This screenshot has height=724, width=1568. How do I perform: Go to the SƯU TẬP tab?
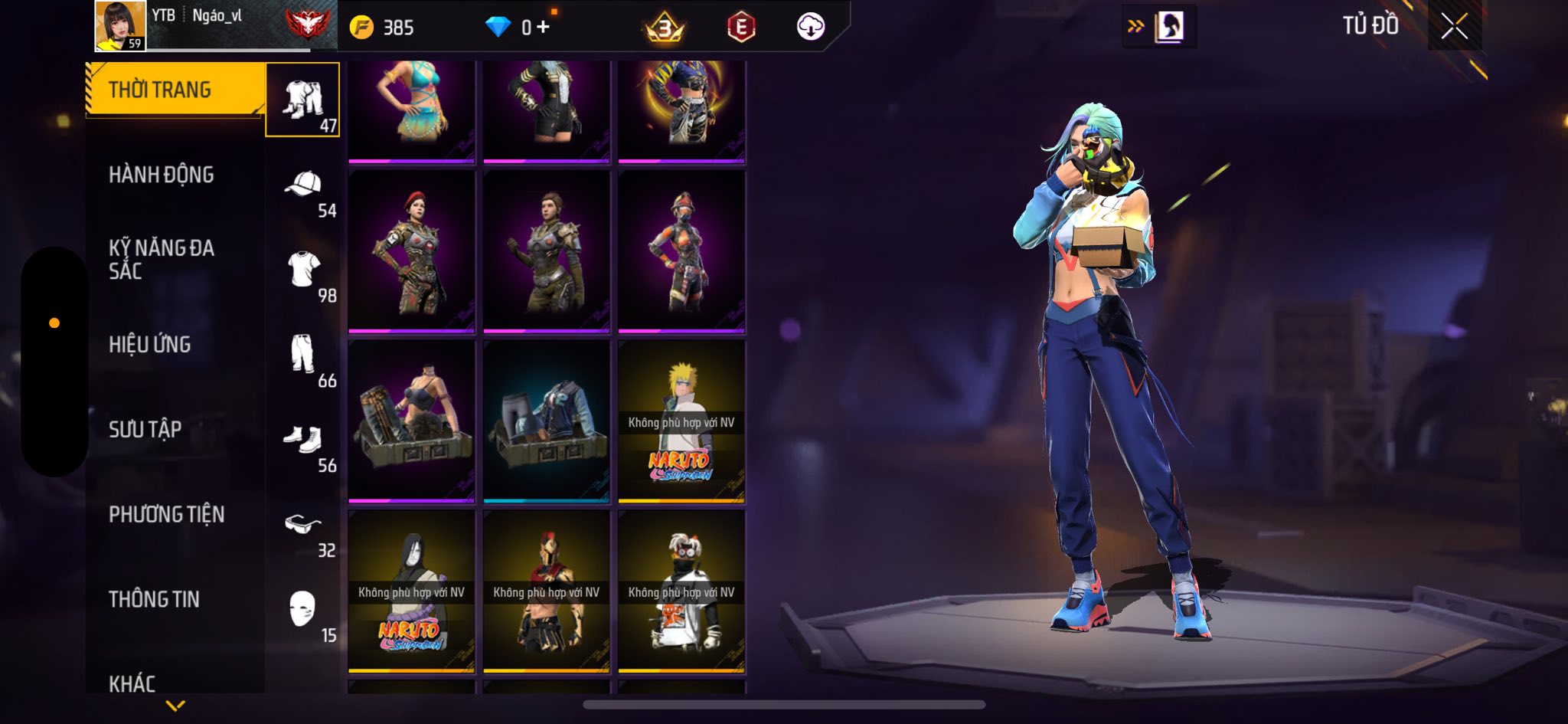point(145,429)
